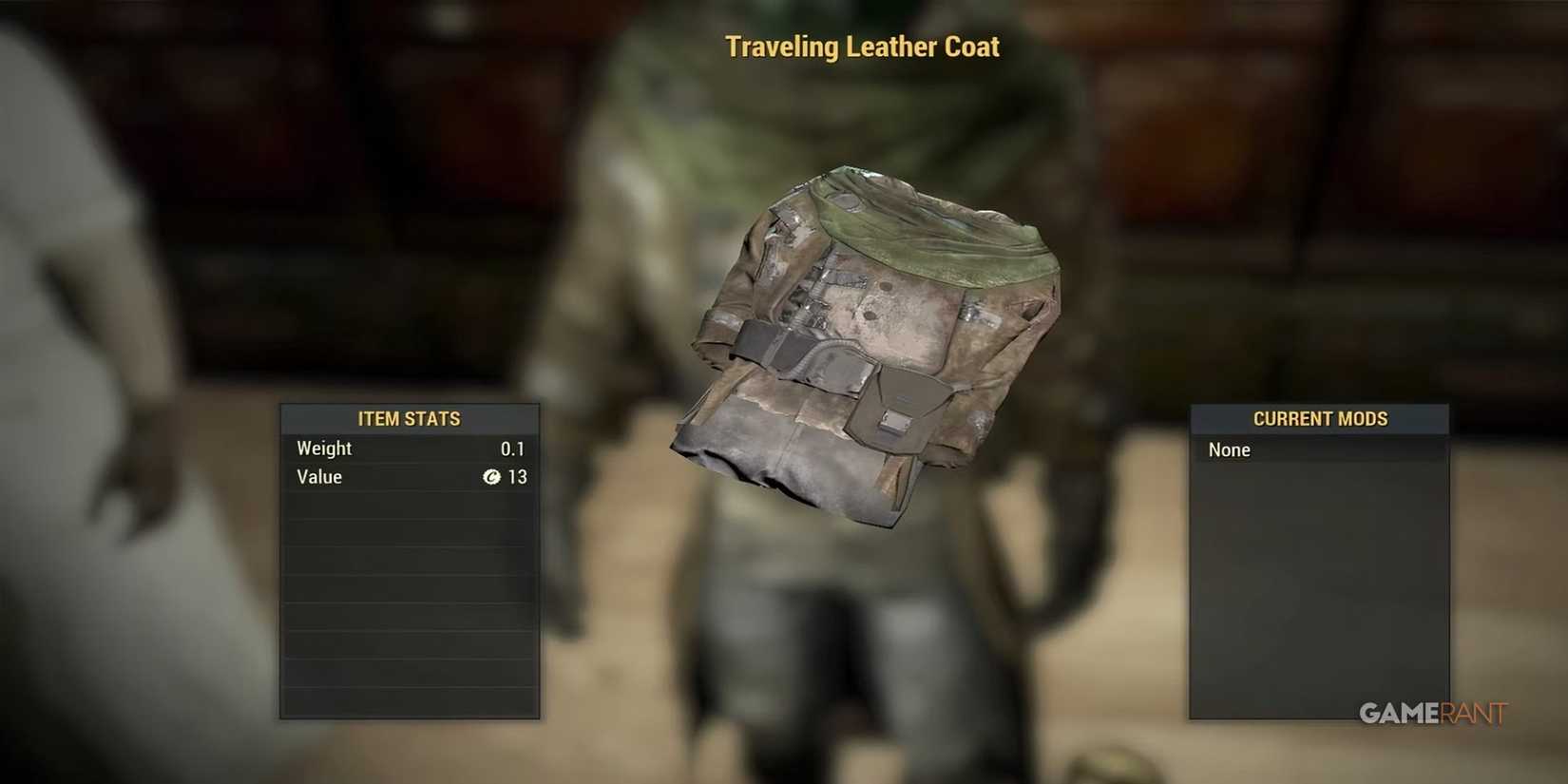Expand the ITEM STATS panel header
1568x784 pixels.
point(409,418)
